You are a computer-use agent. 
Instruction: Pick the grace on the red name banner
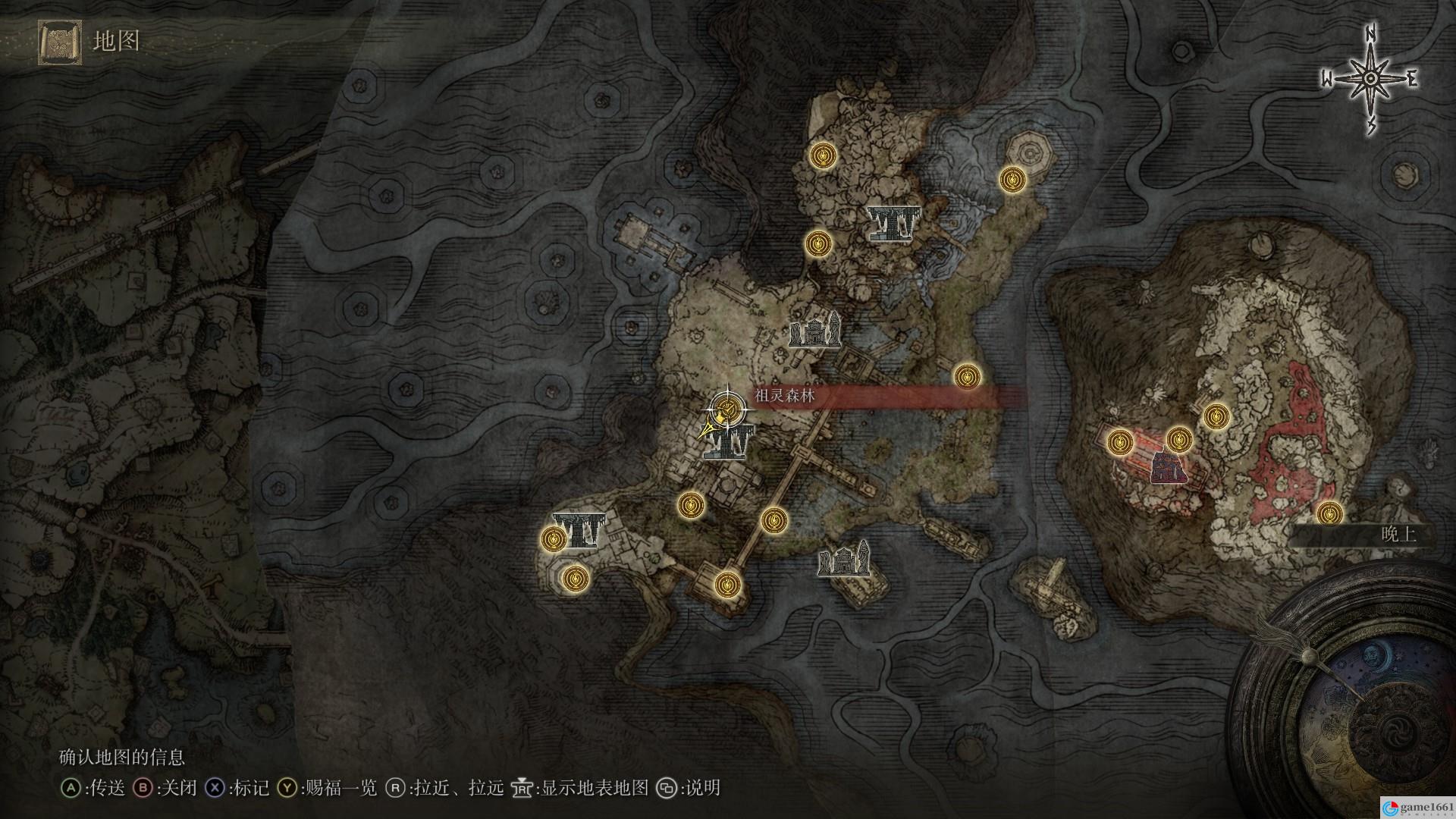point(966,376)
